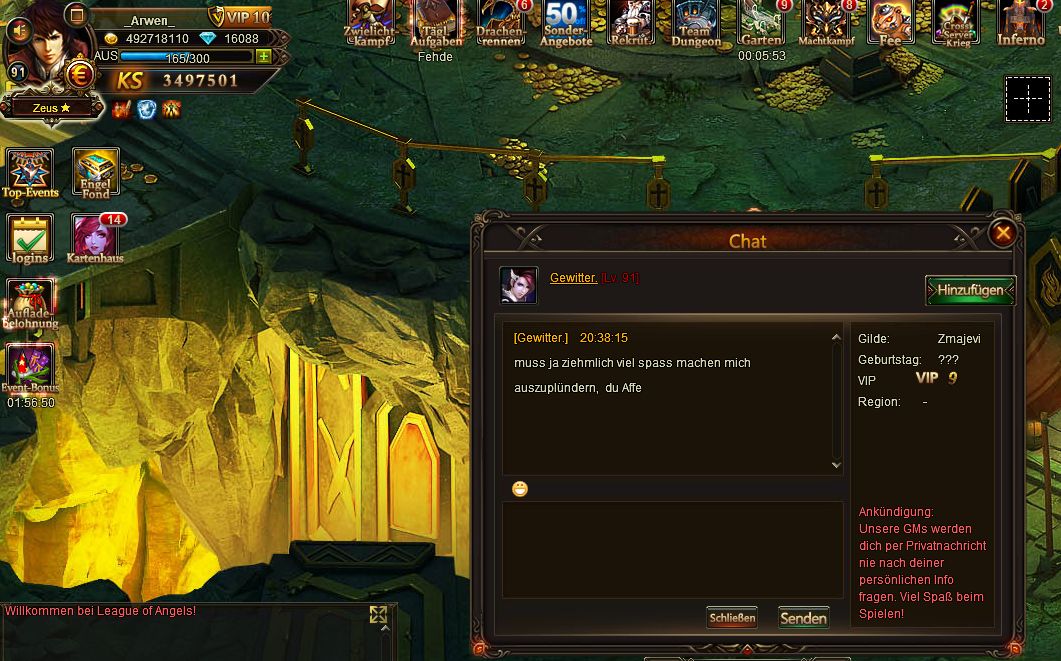Open the Event-Bonus icon
This screenshot has height=661, width=1061.
click(30, 369)
